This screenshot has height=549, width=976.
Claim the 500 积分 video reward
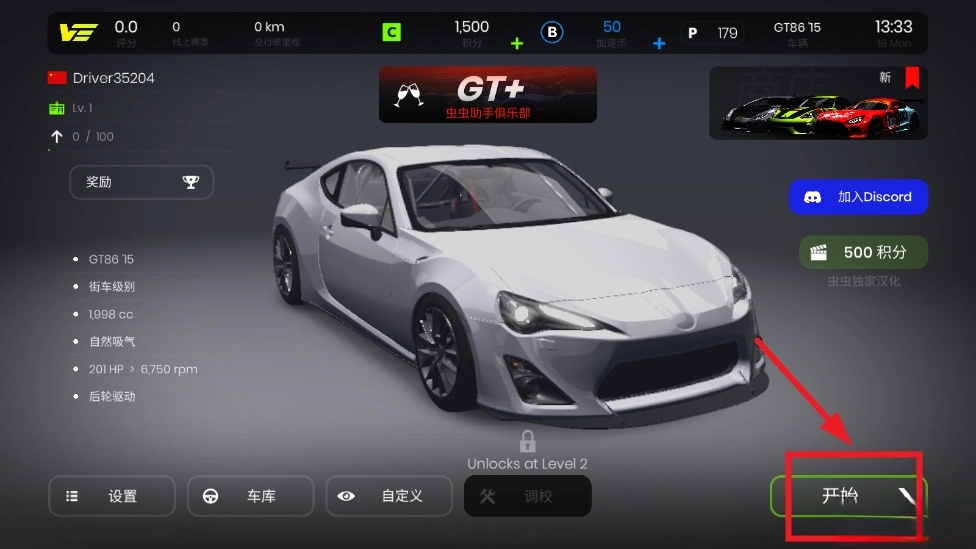[863, 253]
